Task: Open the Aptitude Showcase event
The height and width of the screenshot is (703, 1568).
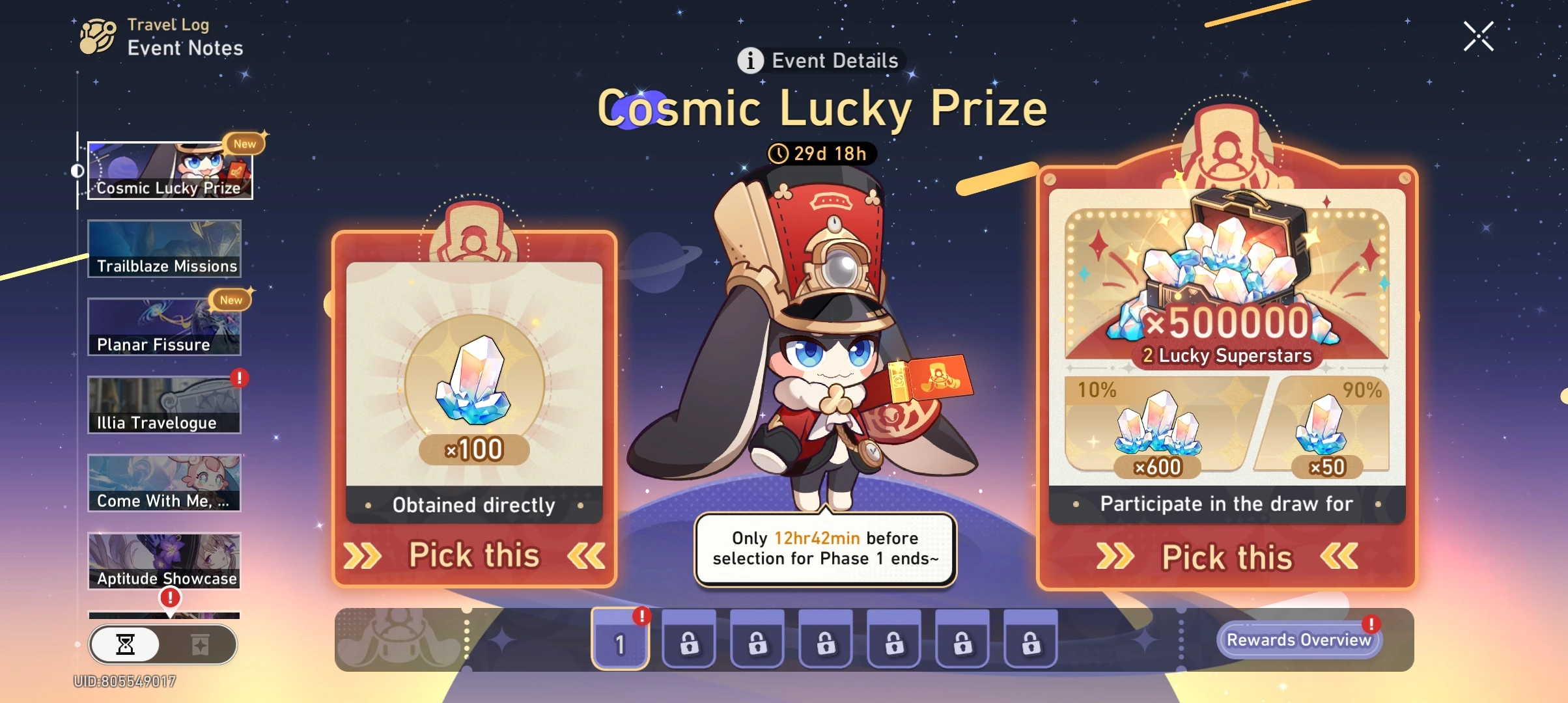Action: click(164, 560)
